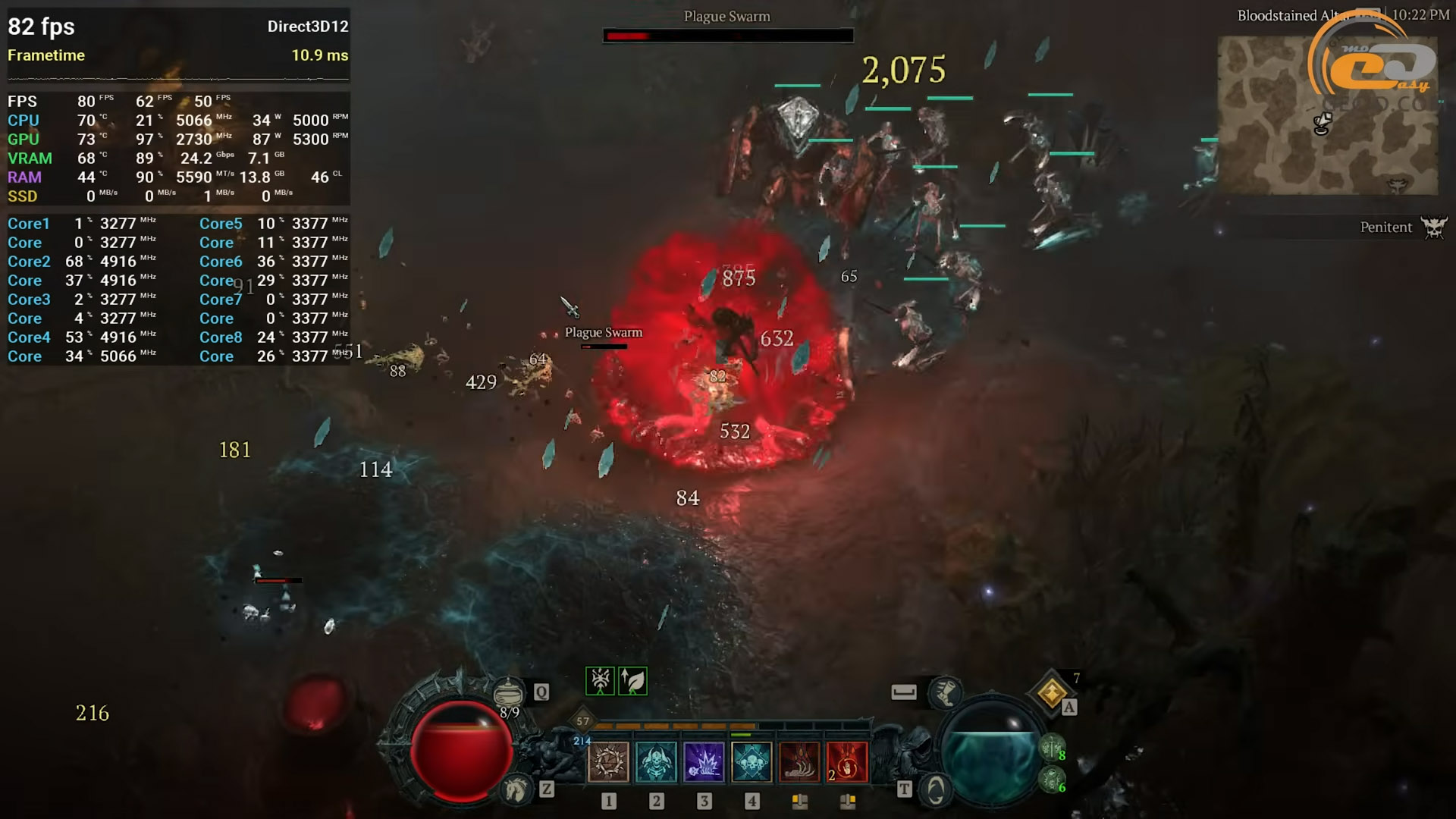Image resolution: width=1456 pixels, height=819 pixels.
Task: Activate the three skulls skill
Action: pyautogui.click(x=752, y=761)
